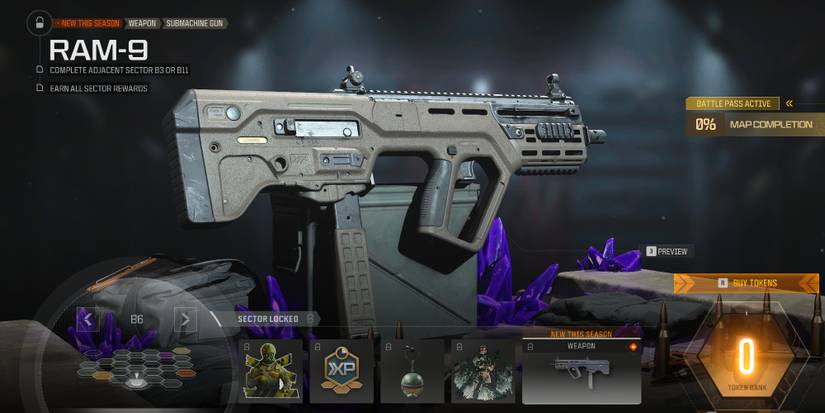Select the RAM-9 weapon reward tile
This screenshot has height=413, width=825.
(581, 371)
